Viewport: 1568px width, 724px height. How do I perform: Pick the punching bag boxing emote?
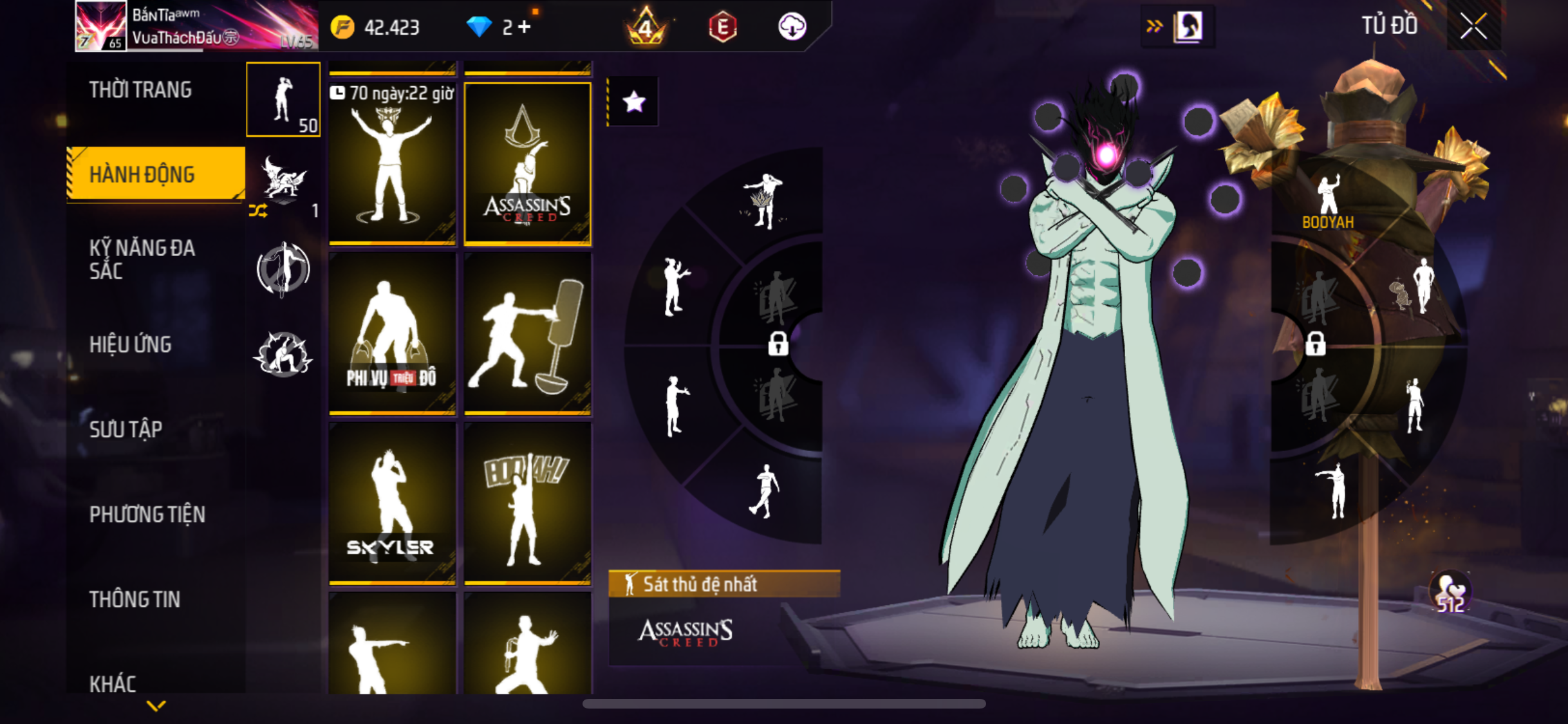click(527, 333)
